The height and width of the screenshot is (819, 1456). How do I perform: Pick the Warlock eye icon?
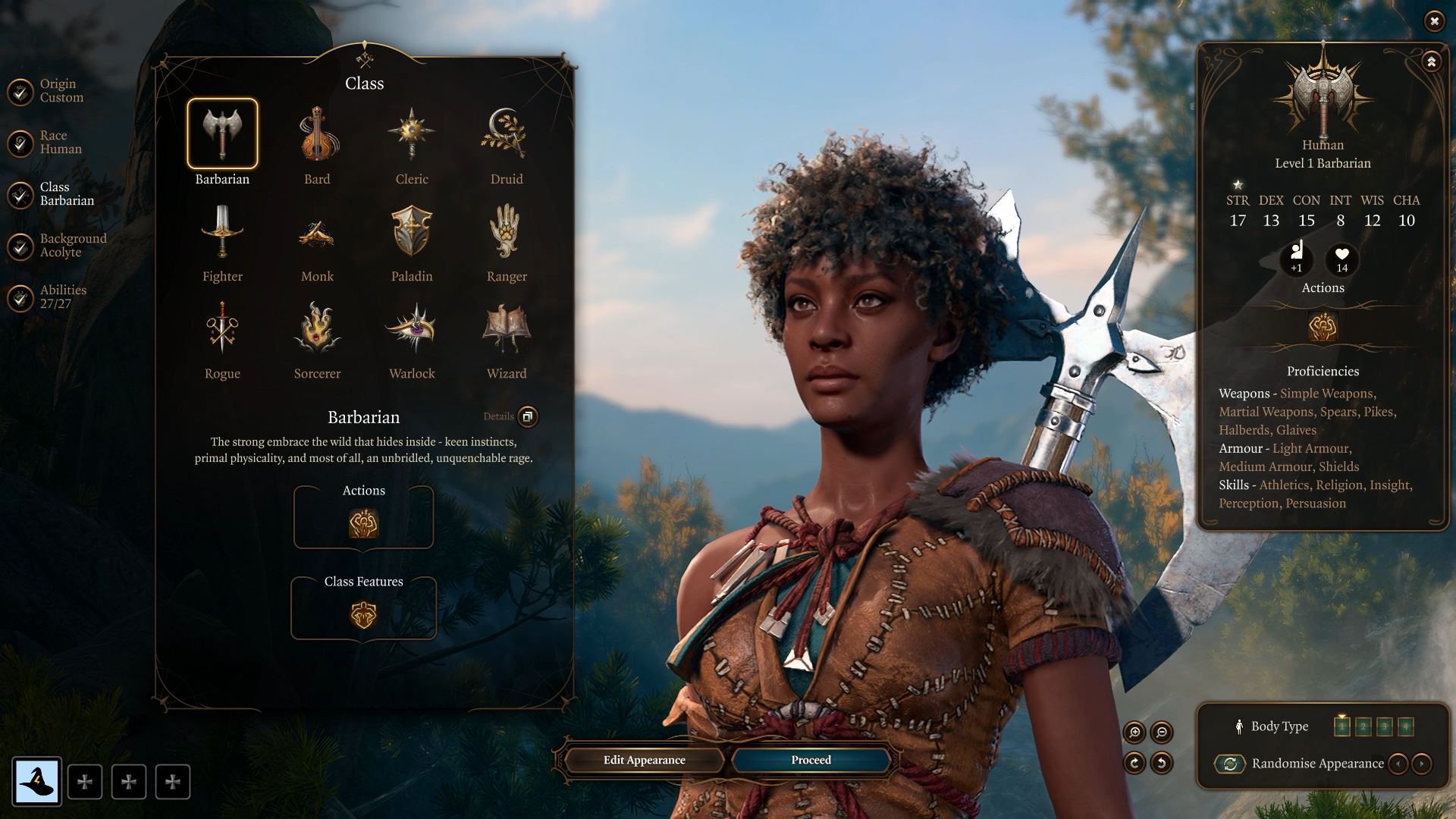412,328
